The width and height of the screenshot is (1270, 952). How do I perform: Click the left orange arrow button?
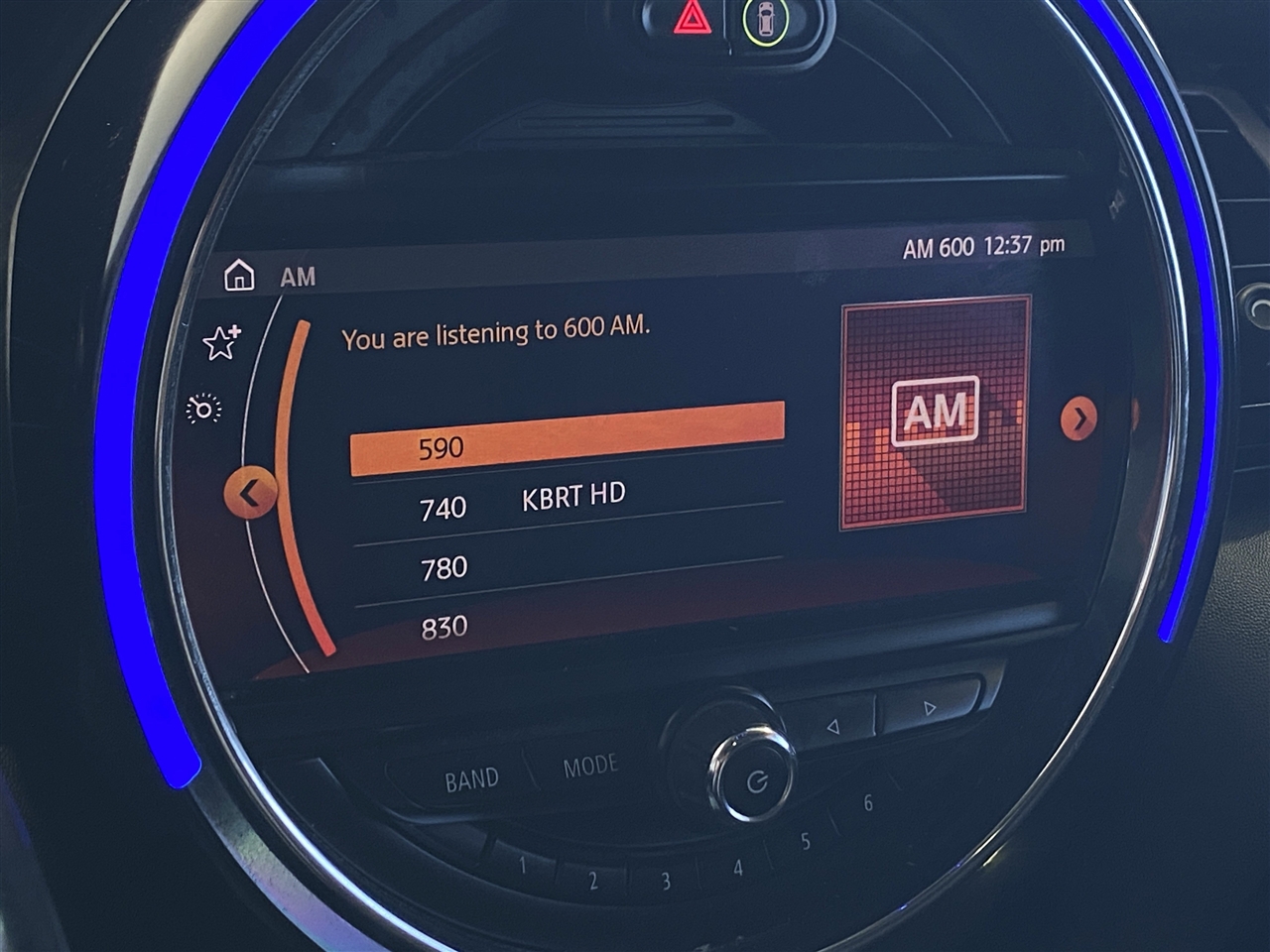tap(249, 493)
